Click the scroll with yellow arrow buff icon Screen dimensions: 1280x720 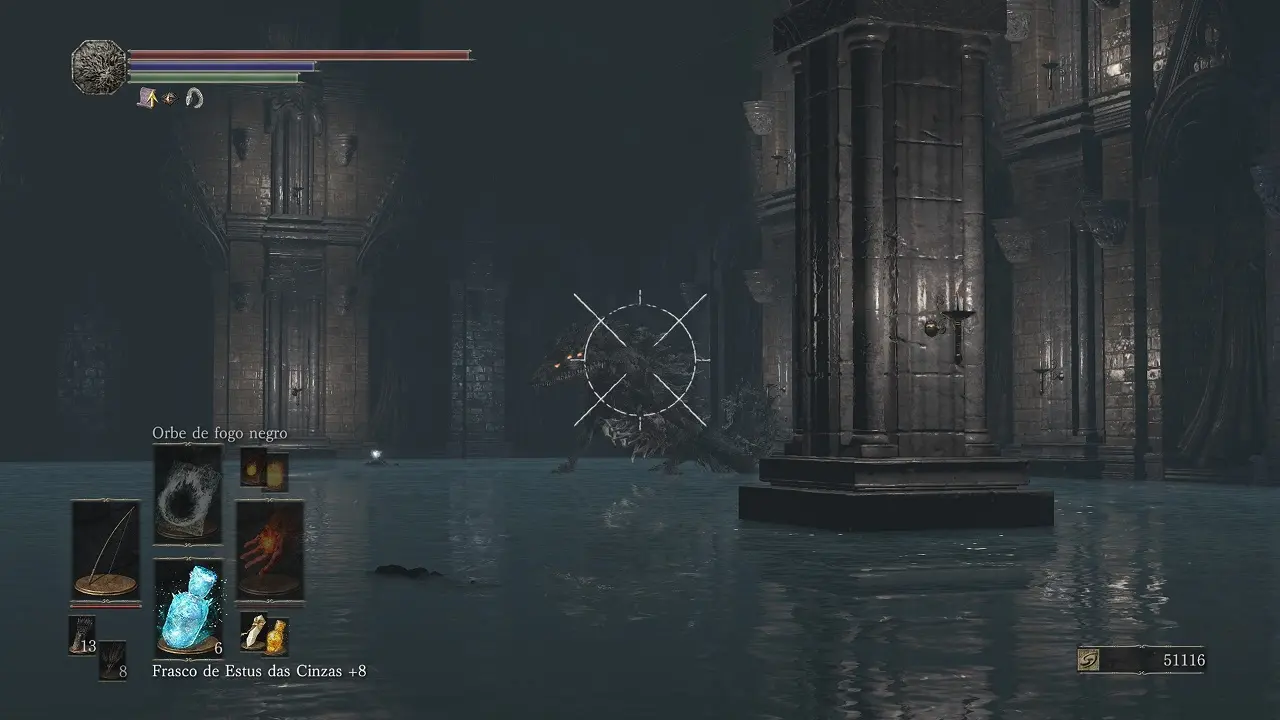pos(148,97)
